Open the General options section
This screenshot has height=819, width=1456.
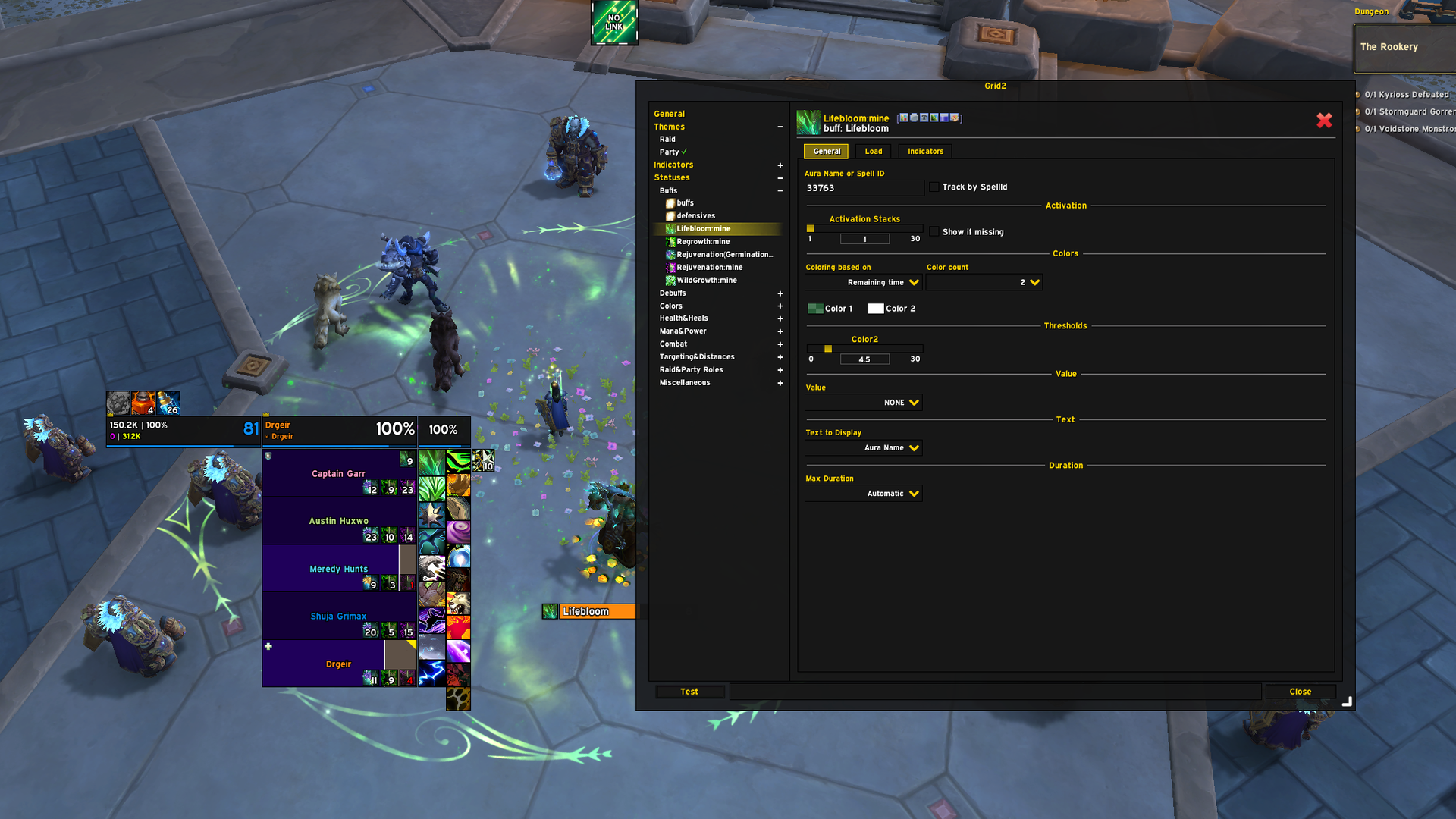pos(669,114)
